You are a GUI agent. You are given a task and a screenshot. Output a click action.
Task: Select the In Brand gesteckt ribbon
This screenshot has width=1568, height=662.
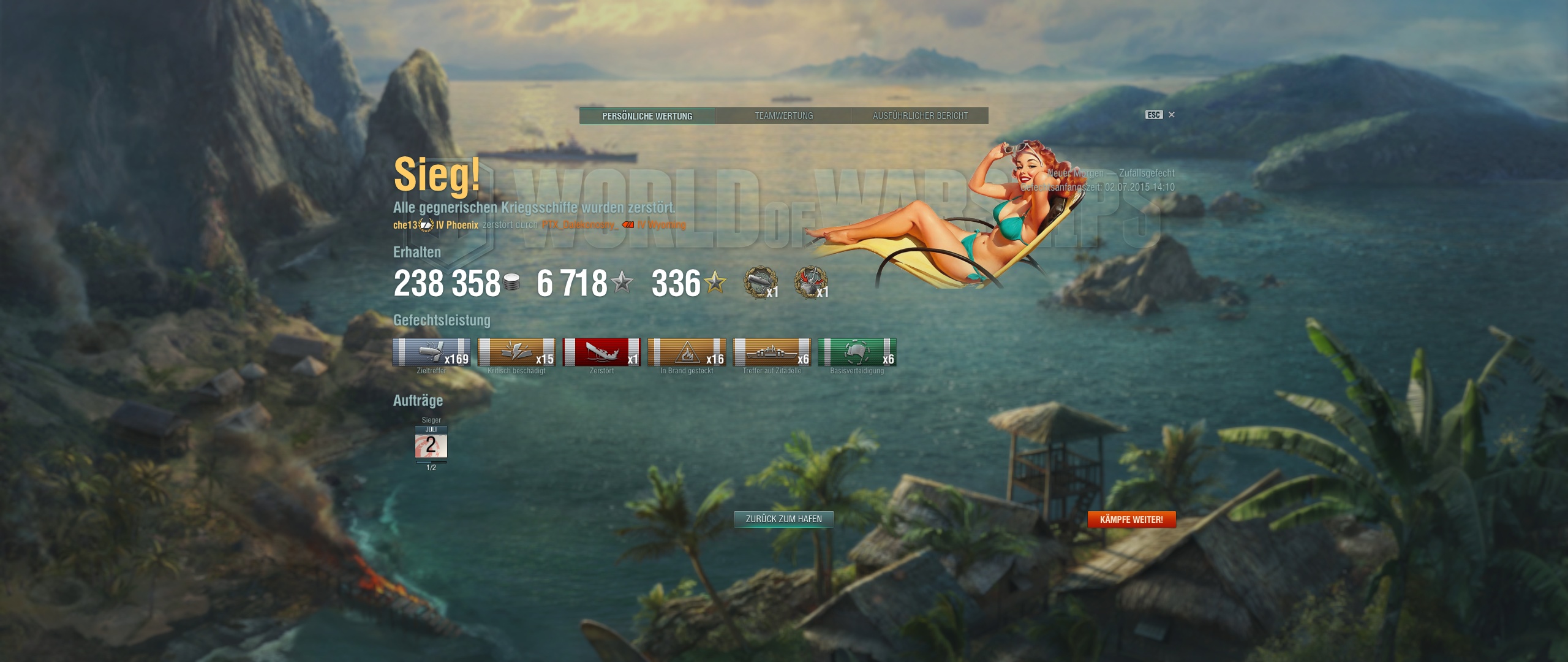pyautogui.click(x=687, y=352)
